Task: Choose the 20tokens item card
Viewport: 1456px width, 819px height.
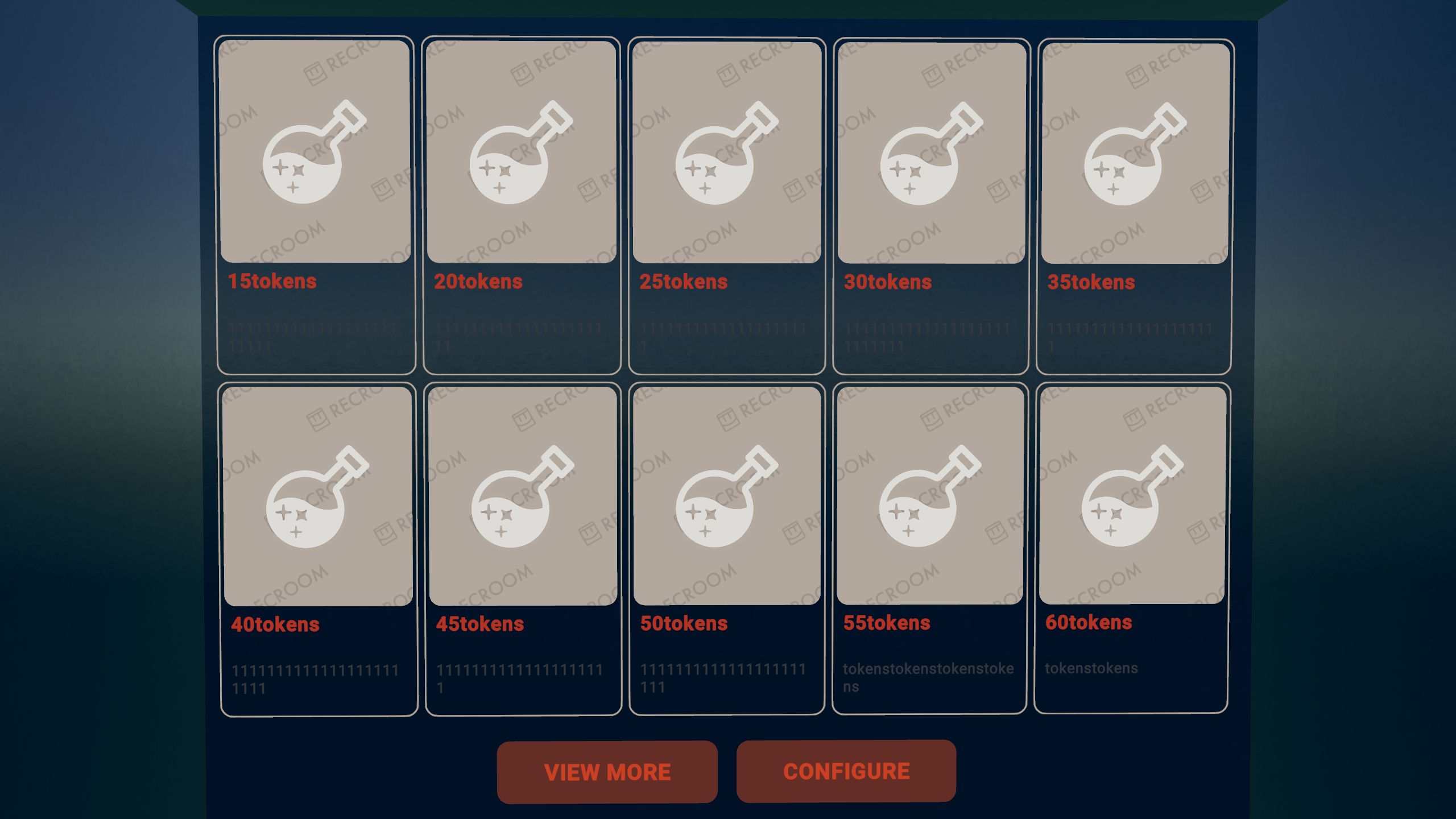Action: point(522,205)
